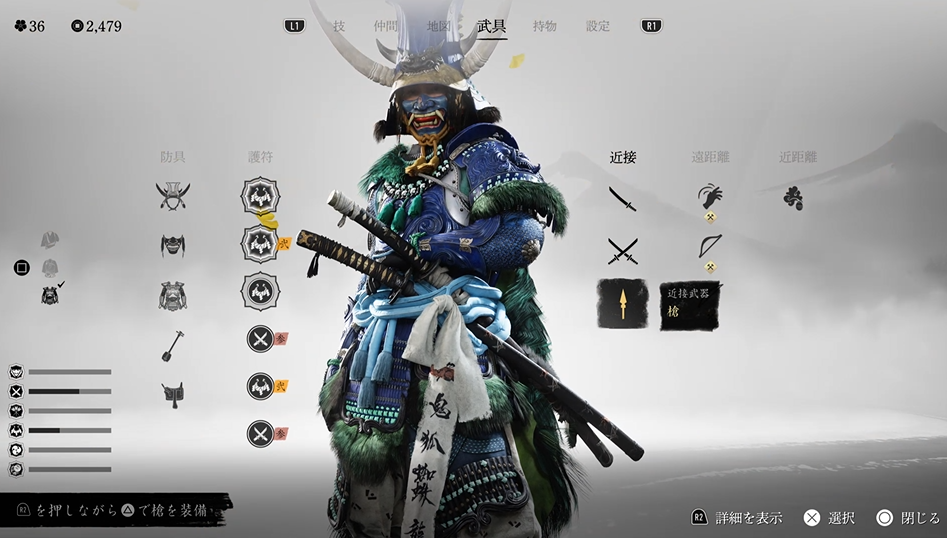The height and width of the screenshot is (538, 947).
Task: Go to the 持物 tab
Action: [545, 26]
